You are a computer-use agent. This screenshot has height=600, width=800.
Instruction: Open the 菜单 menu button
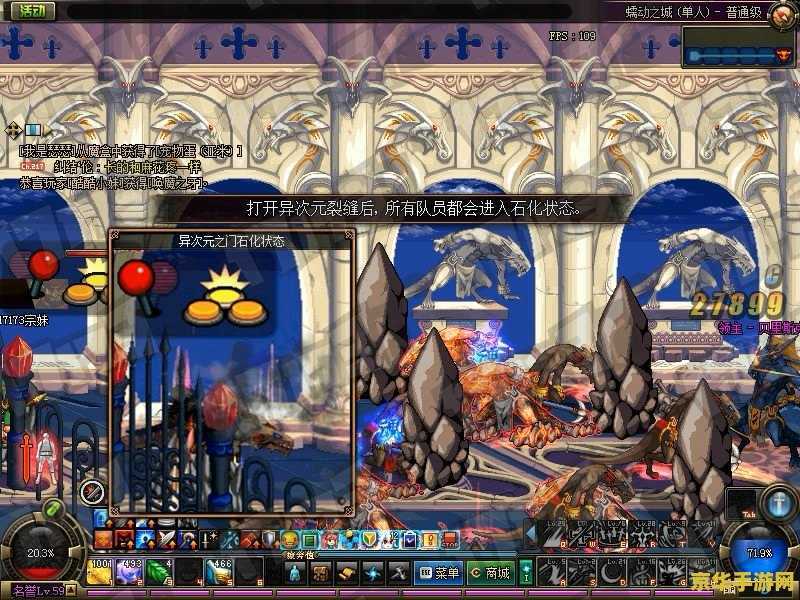click(439, 573)
